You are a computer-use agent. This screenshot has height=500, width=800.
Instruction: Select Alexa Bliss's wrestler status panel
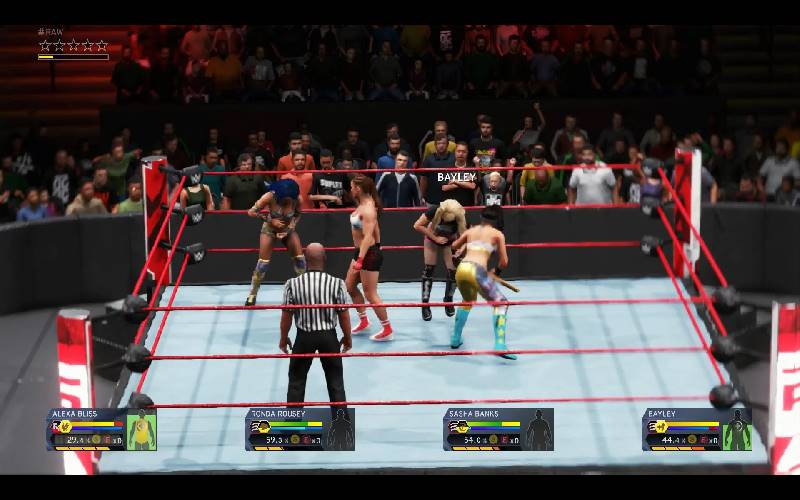tap(101, 429)
